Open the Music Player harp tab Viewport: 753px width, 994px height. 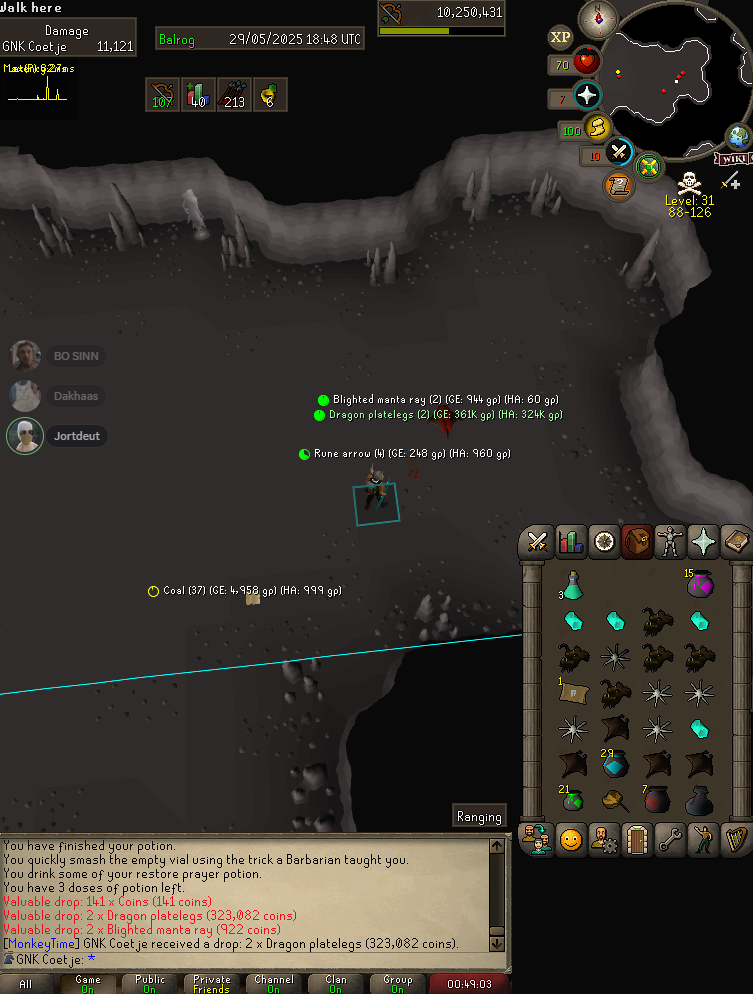click(736, 841)
